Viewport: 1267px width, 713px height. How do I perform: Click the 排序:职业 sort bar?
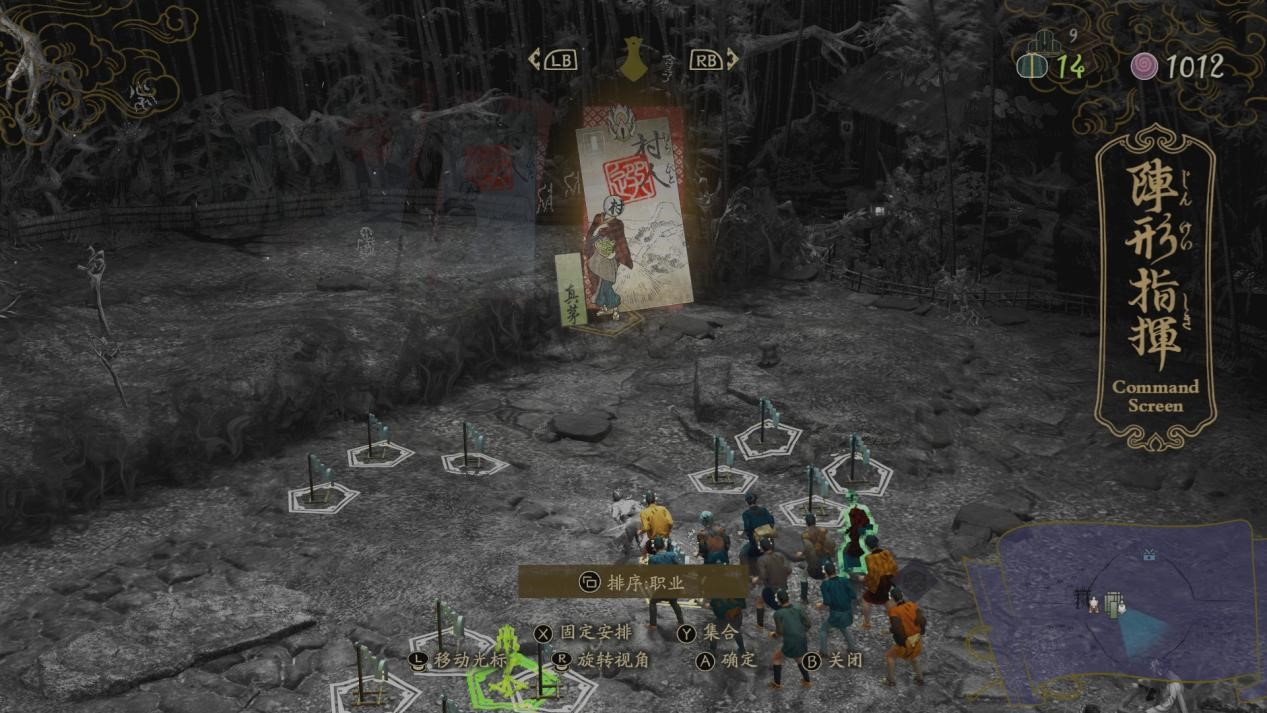[x=632, y=582]
